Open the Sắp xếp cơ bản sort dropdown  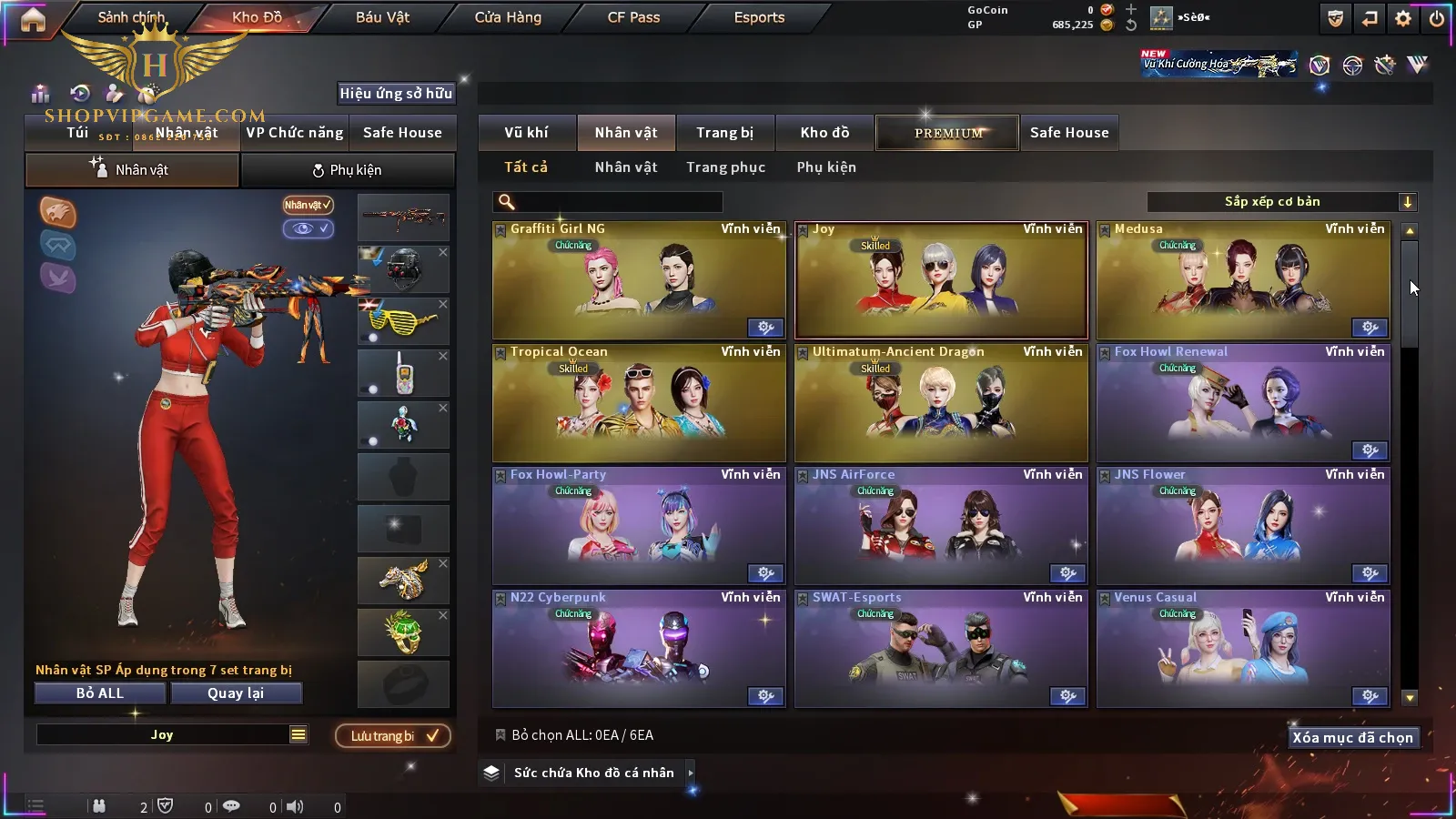point(1281,202)
